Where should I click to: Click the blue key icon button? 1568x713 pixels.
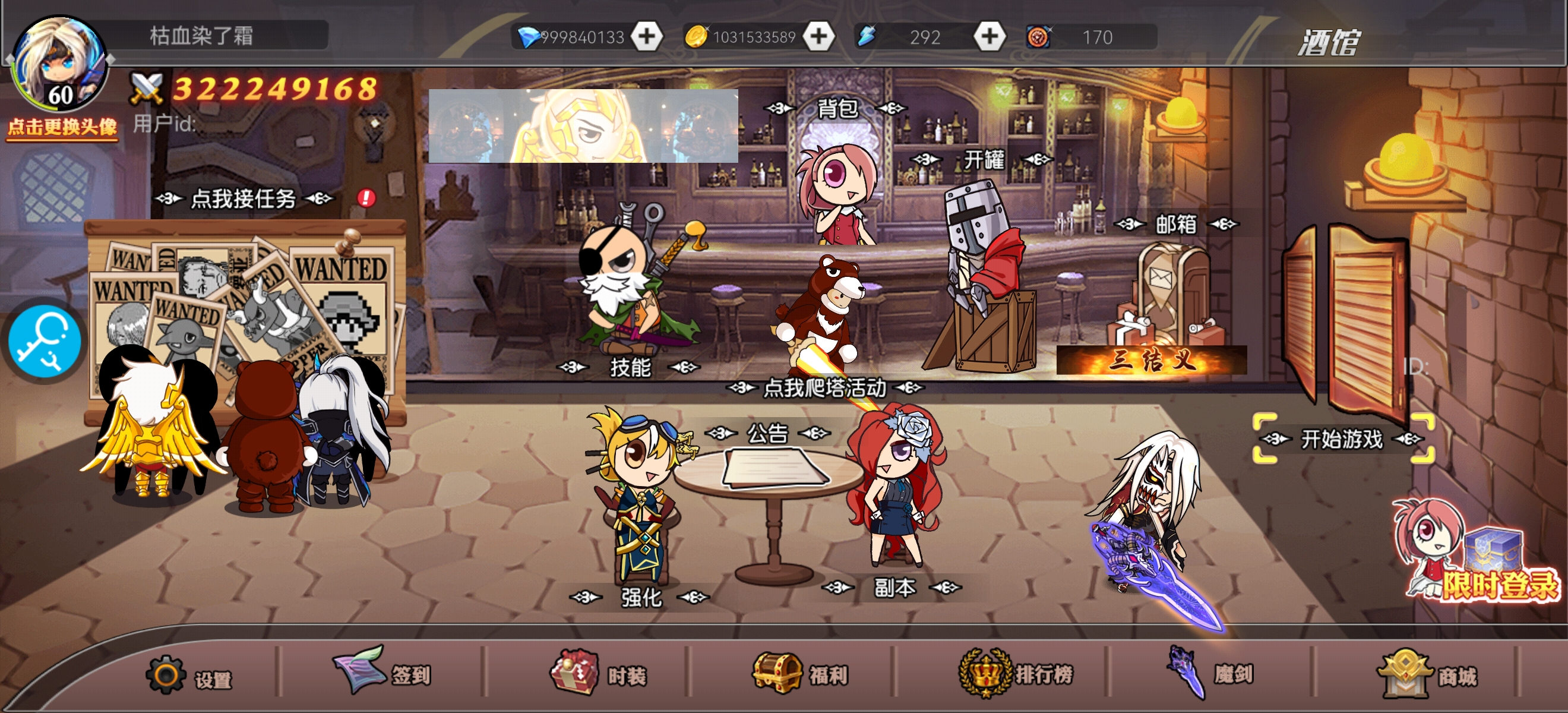point(44,340)
